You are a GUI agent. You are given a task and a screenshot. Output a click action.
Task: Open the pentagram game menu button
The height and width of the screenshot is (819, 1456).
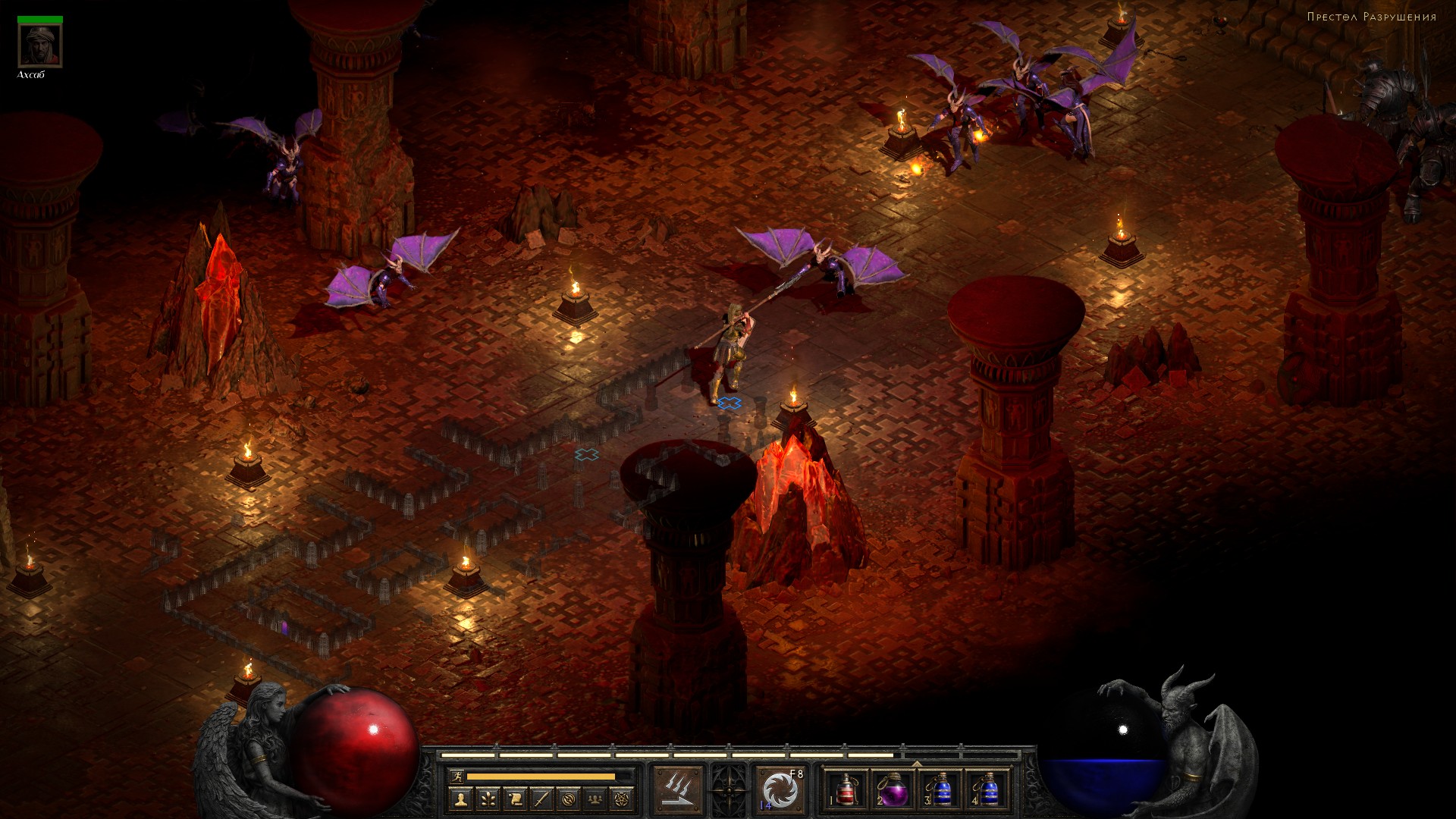(623, 799)
